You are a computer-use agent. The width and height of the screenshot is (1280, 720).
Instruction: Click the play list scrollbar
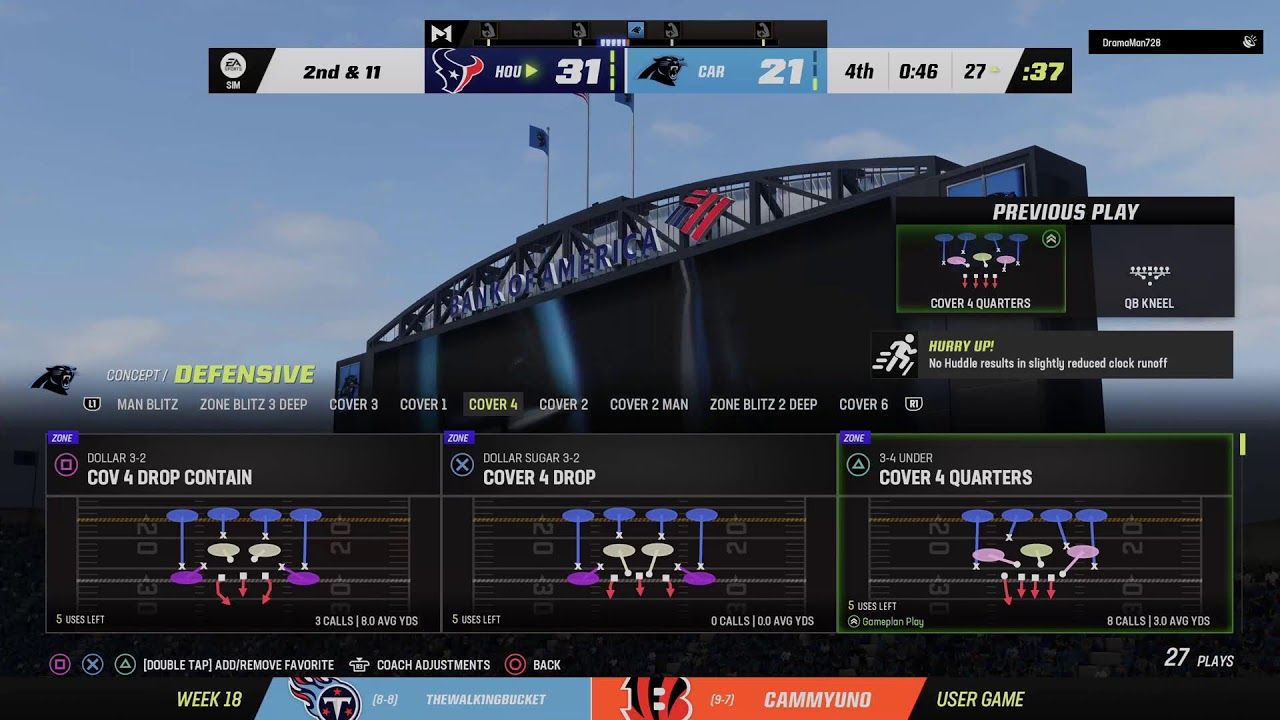(1243, 444)
